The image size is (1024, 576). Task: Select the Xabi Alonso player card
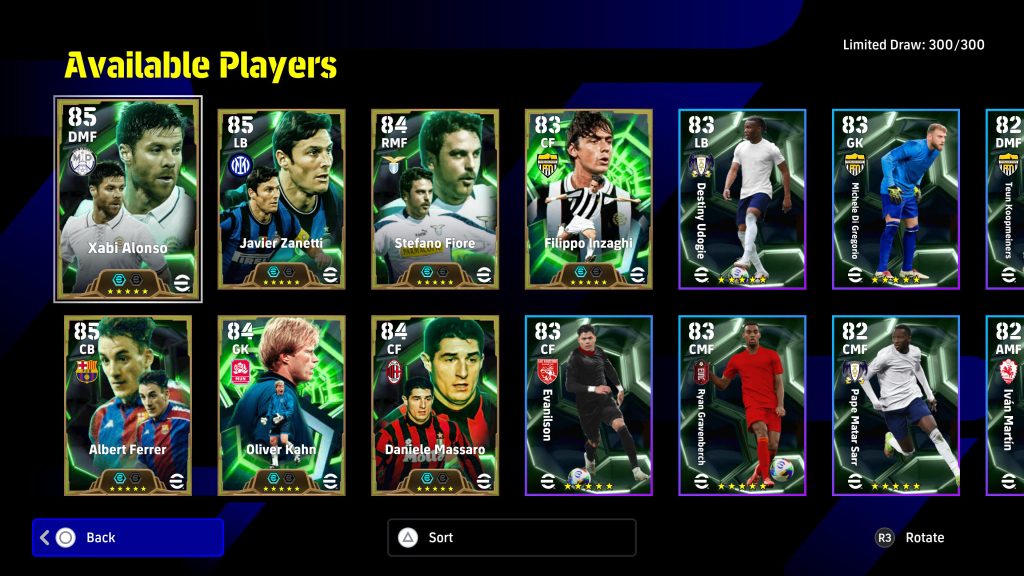[x=128, y=199]
